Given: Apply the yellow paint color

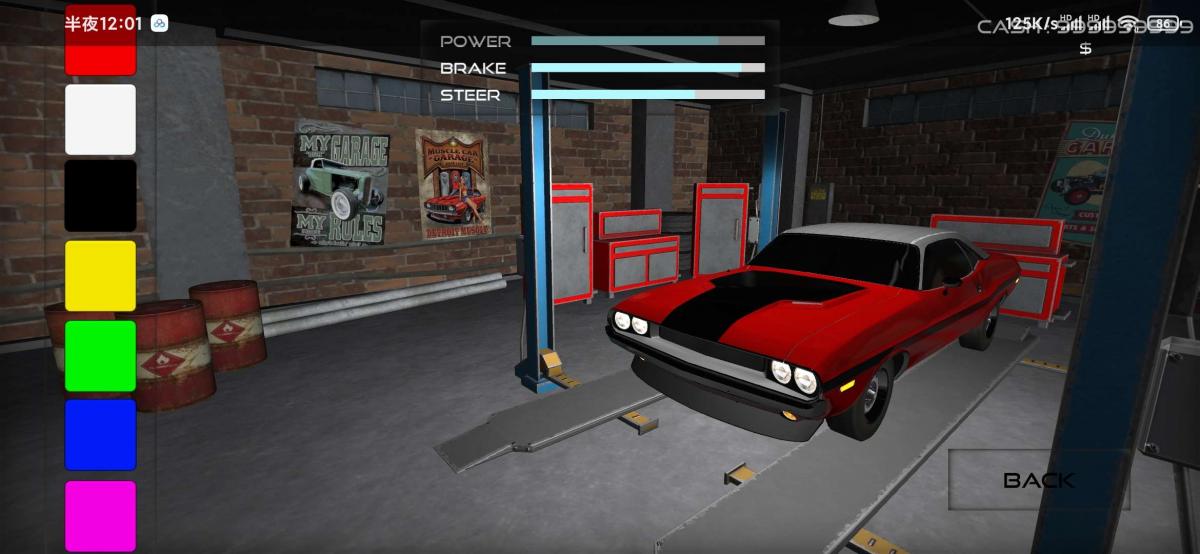Looking at the screenshot, I should 100,275.
